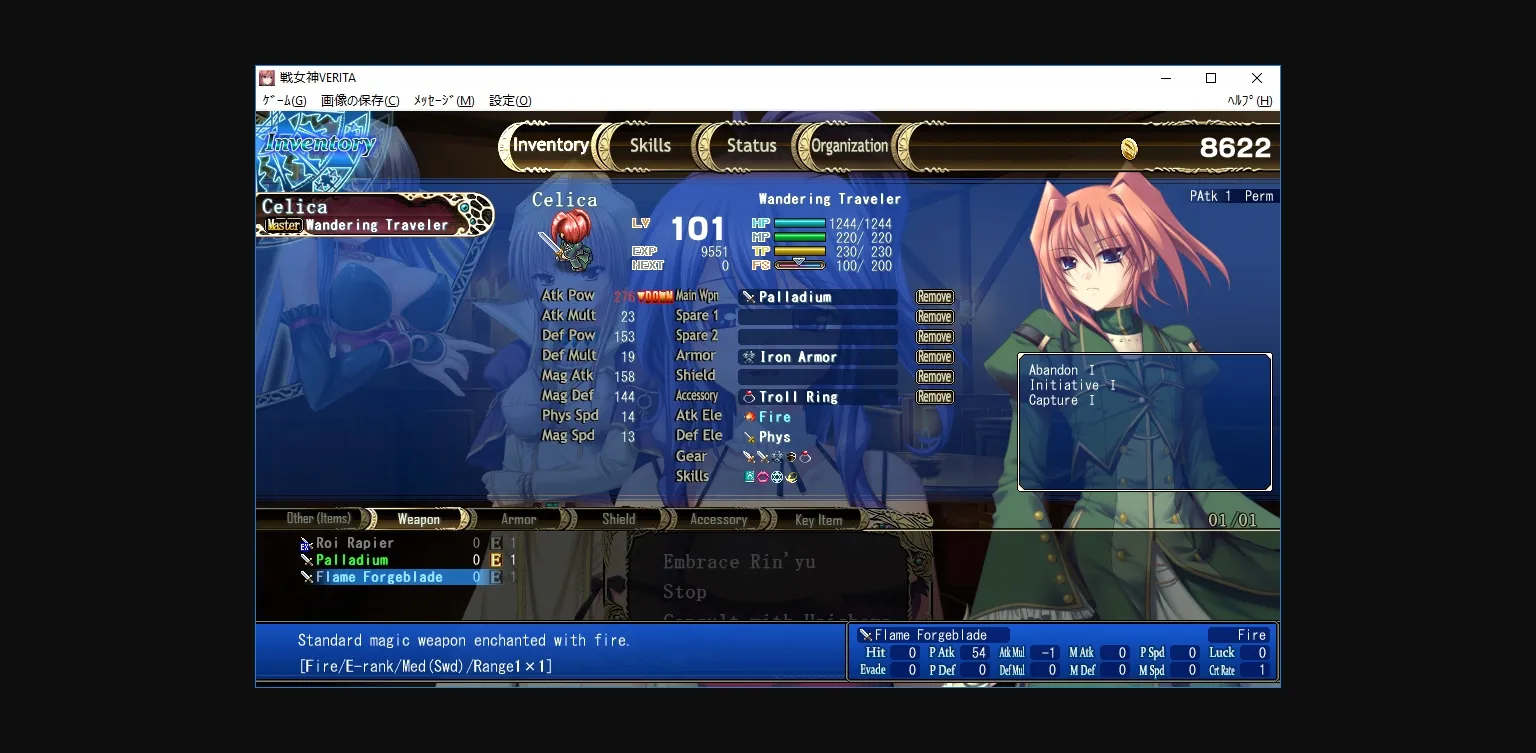Open the Accessory item category

[718, 519]
